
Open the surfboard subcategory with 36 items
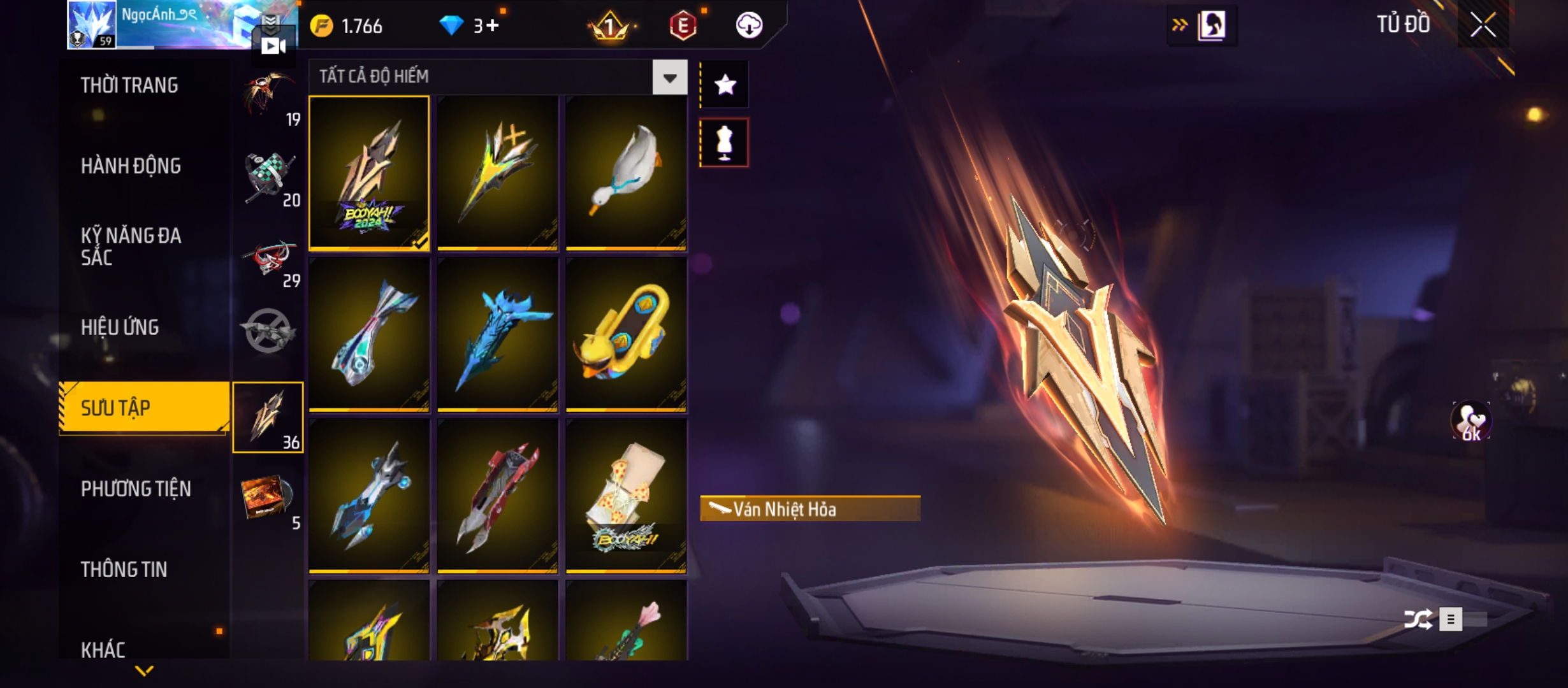click(x=268, y=417)
